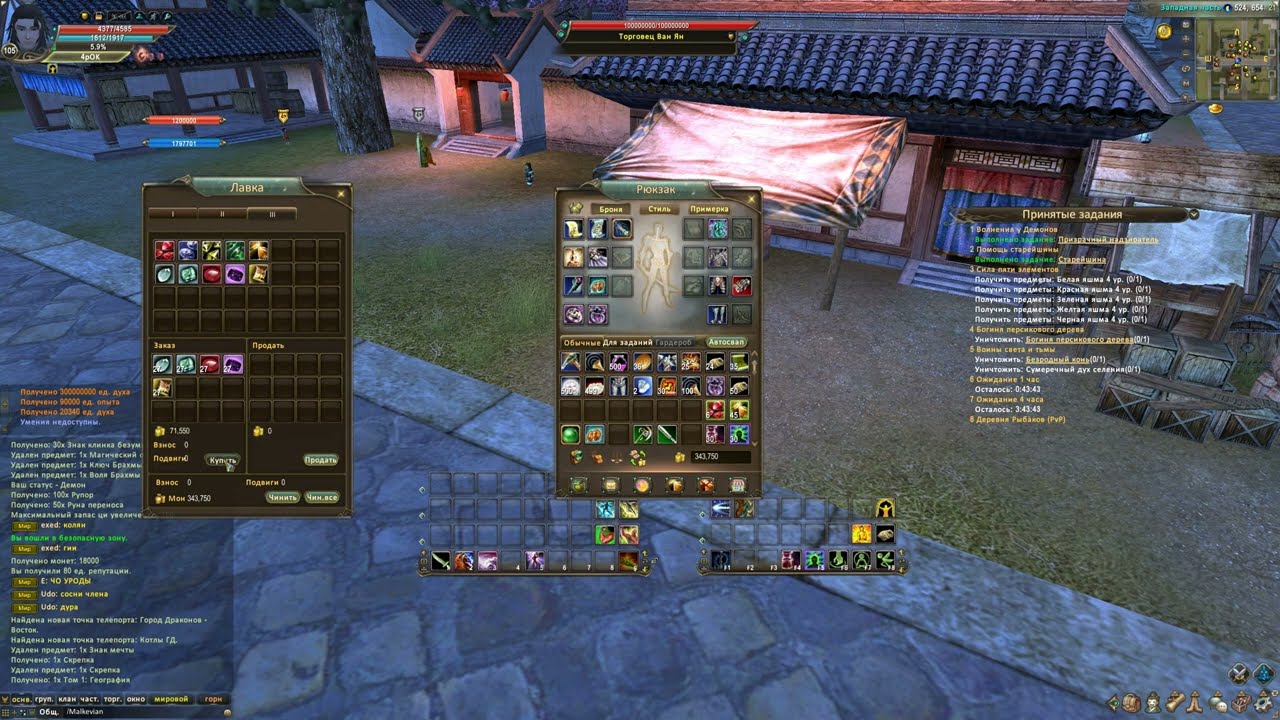Screen dimensions: 1280x720
Task: Repair everything with the Чин.все button
Action: (x=322, y=497)
